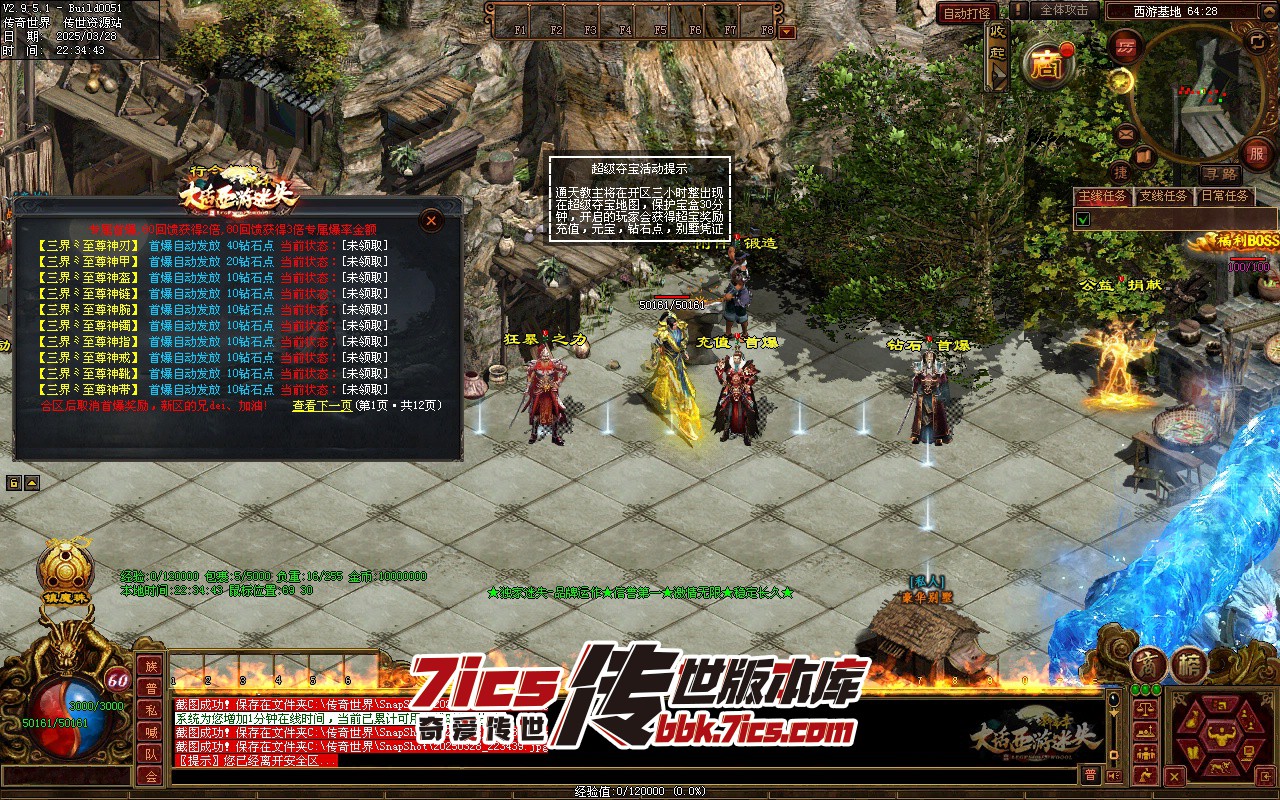Image resolution: width=1280 pixels, height=800 pixels.
Task: Open the 榜 rankings button
Action: coord(1190,666)
